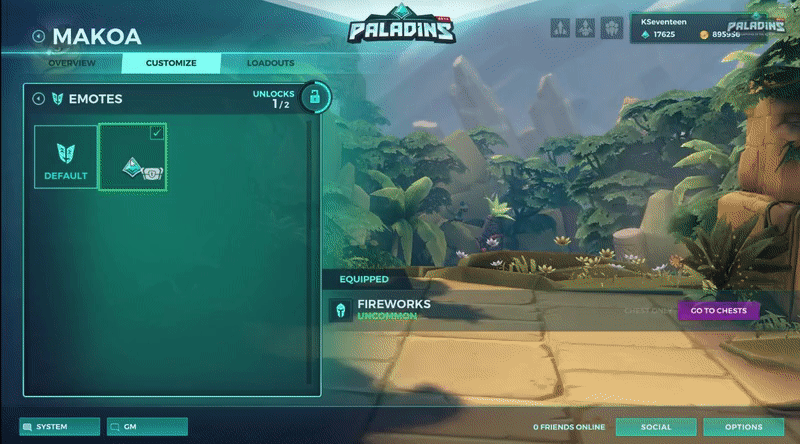The height and width of the screenshot is (444, 800).
Task: Open the Customize tab
Action: 170,64
